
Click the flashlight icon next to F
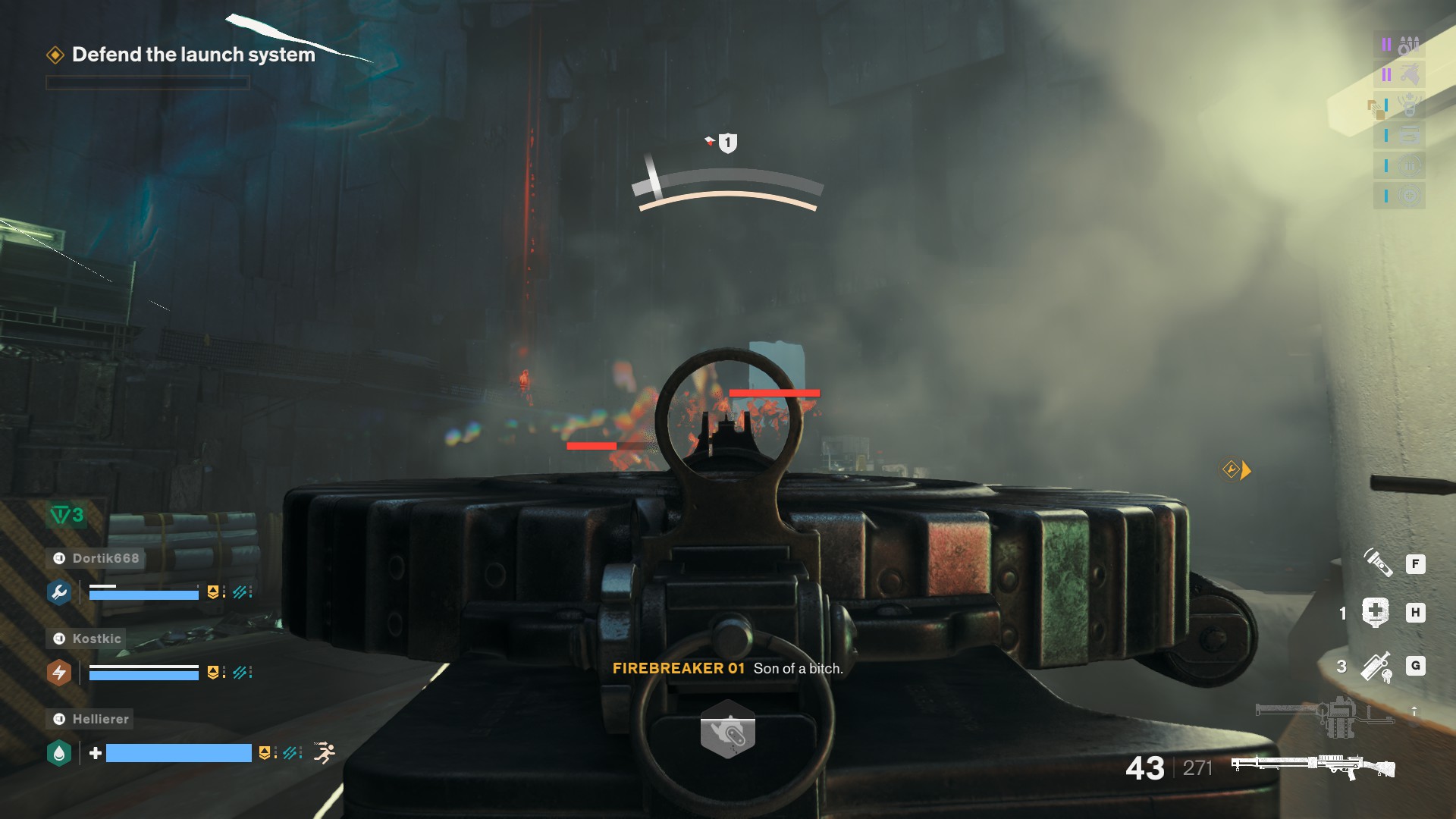[x=1380, y=565]
